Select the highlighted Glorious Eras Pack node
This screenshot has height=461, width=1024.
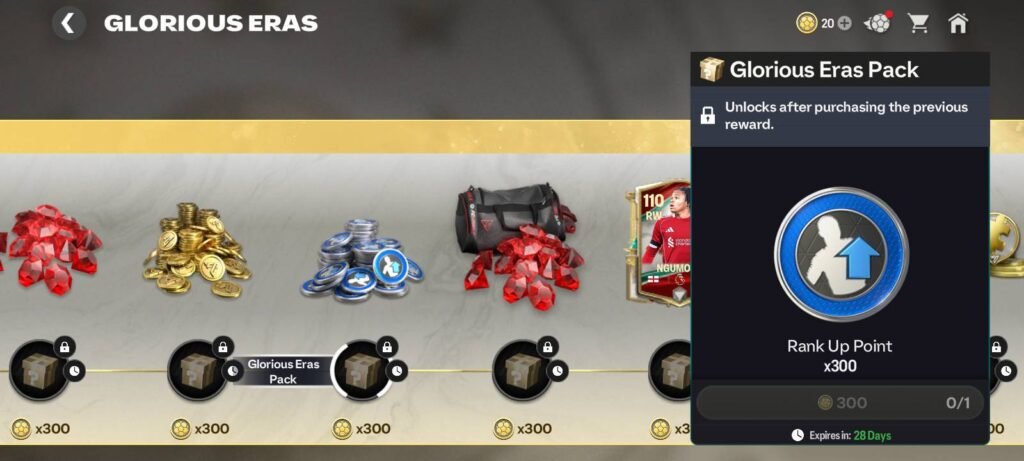pos(362,369)
